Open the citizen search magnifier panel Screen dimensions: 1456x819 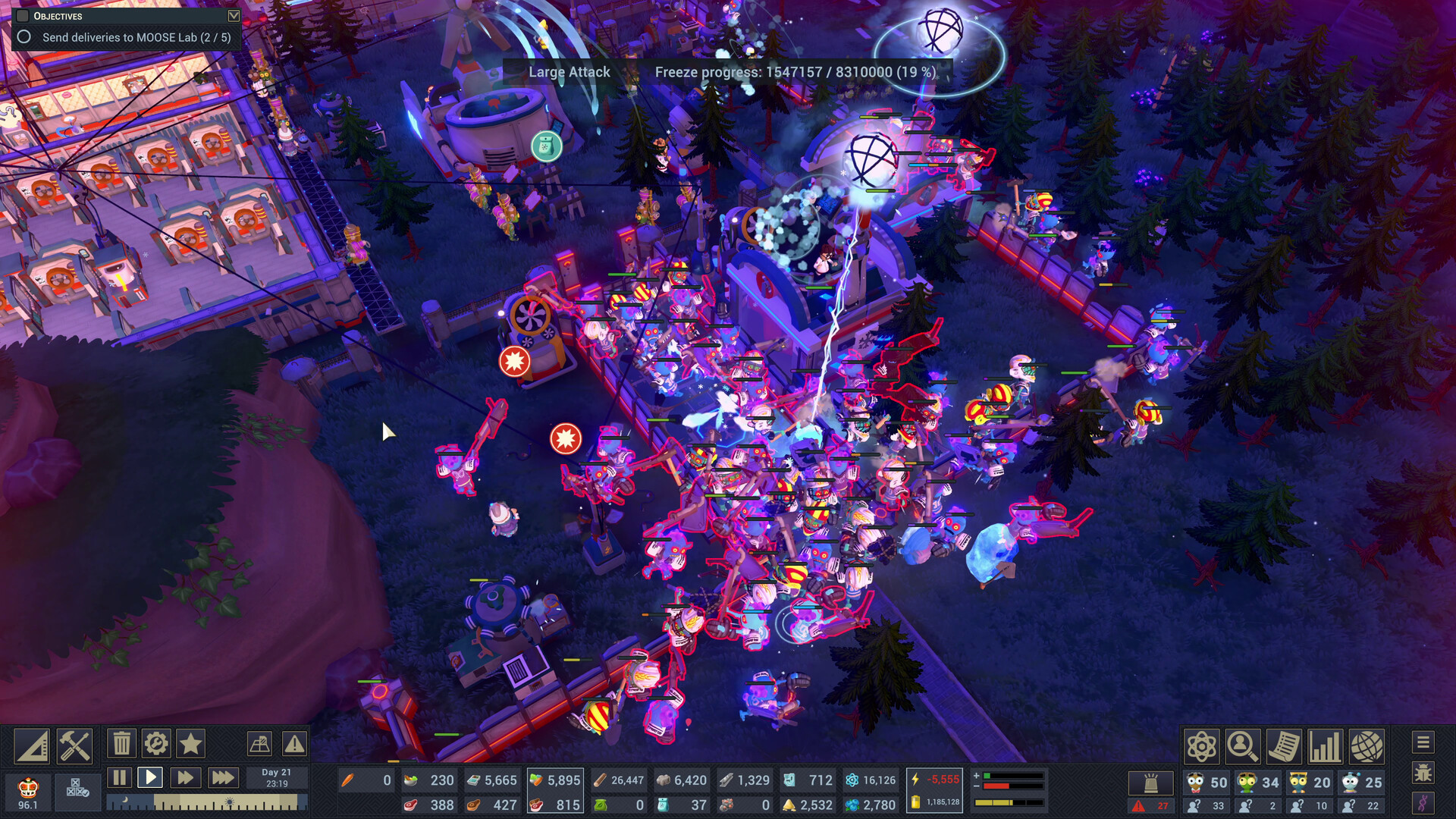[1243, 746]
